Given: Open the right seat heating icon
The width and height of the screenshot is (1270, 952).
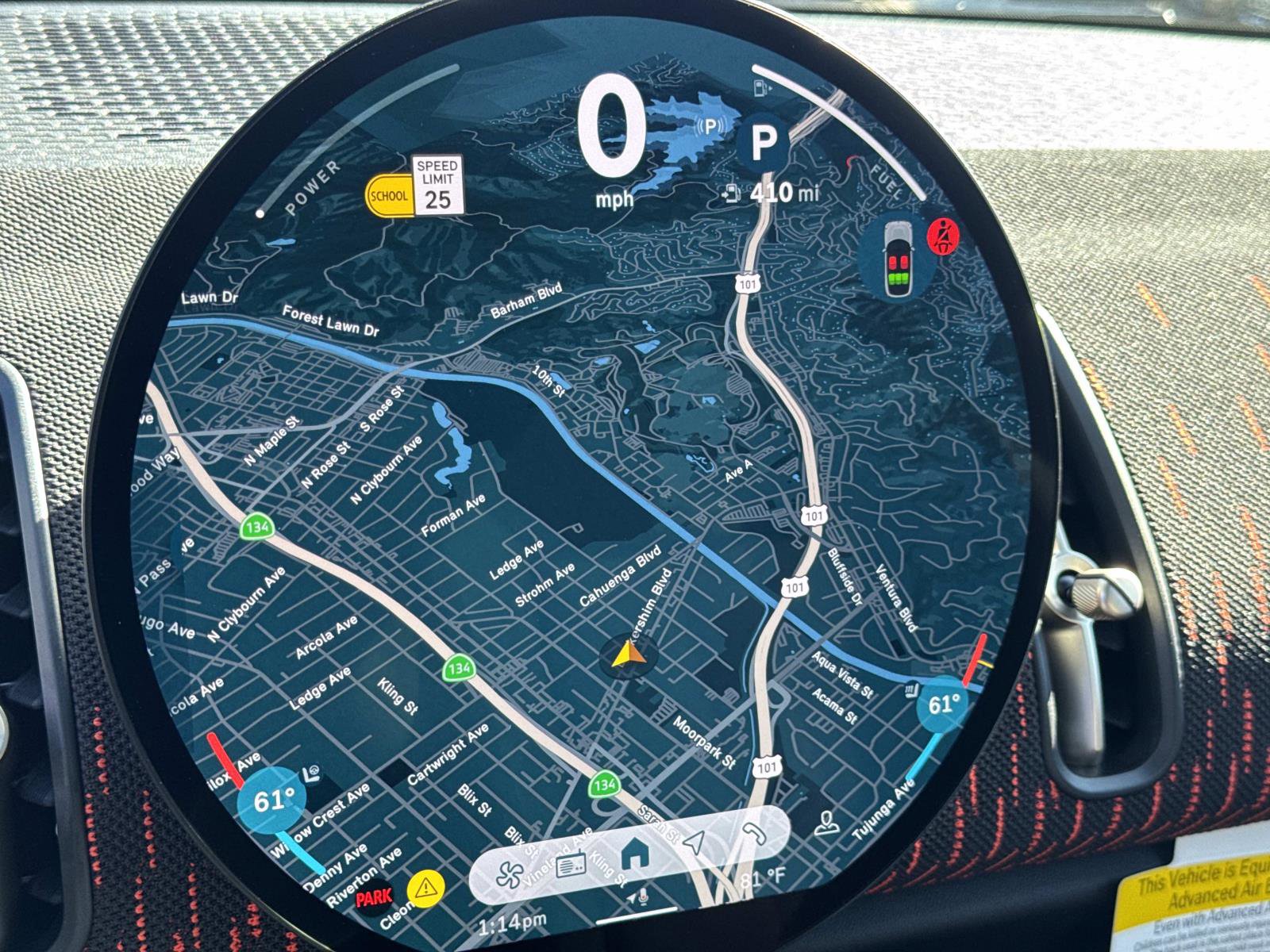Looking at the screenshot, I should [x=906, y=696].
